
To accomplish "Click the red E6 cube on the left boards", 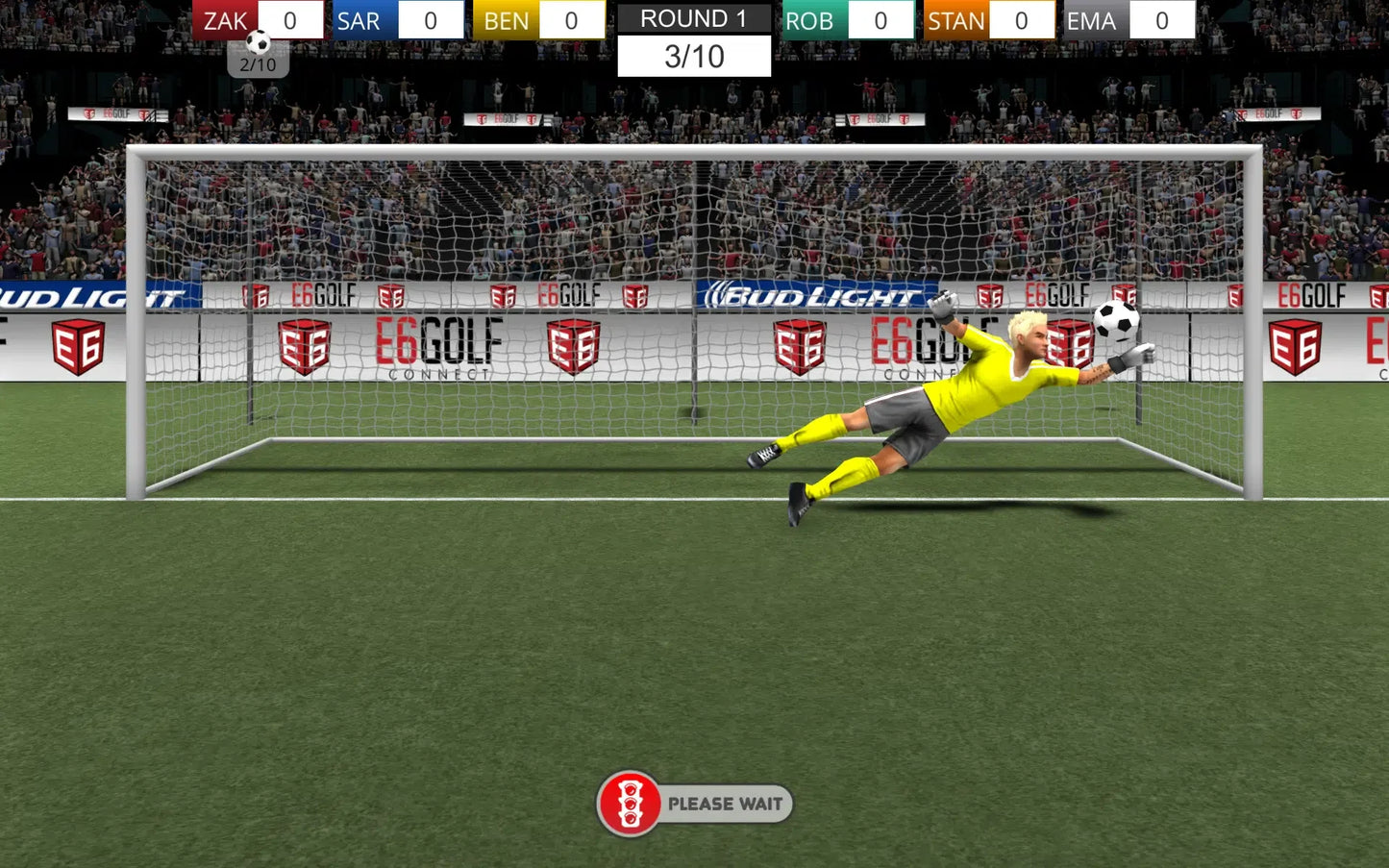I will click(77, 346).
